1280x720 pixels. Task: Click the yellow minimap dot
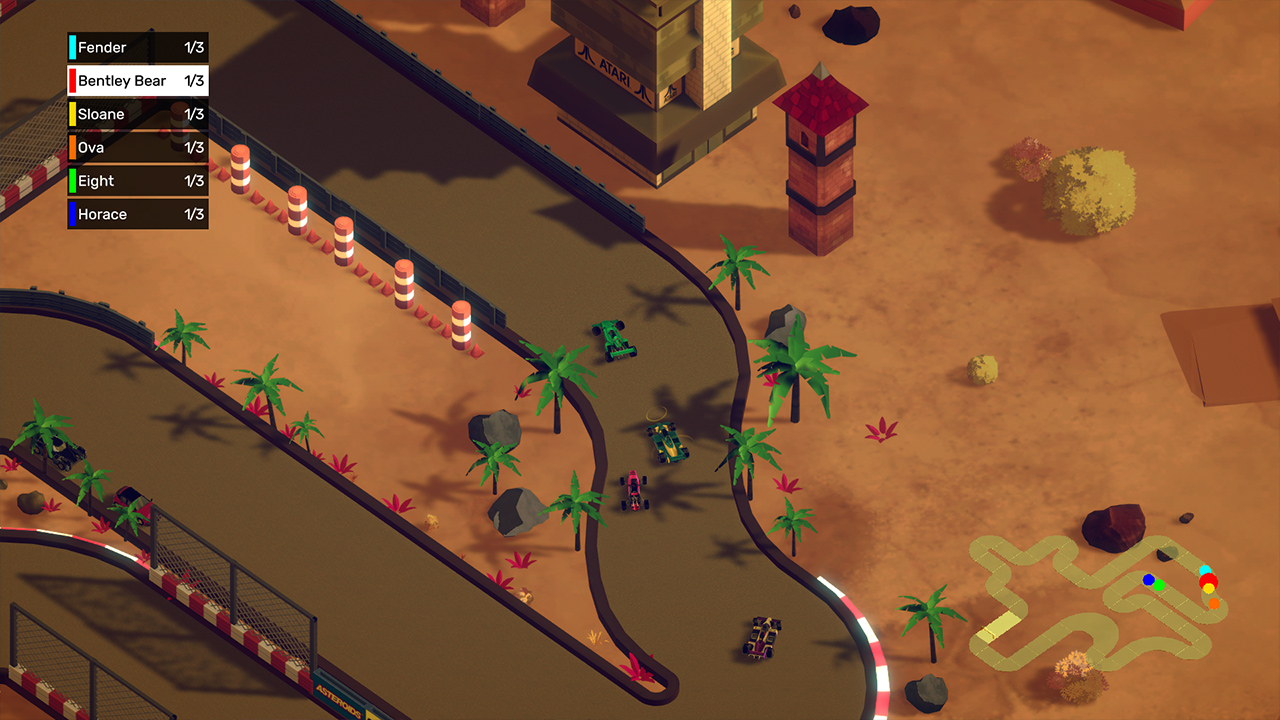(1208, 590)
